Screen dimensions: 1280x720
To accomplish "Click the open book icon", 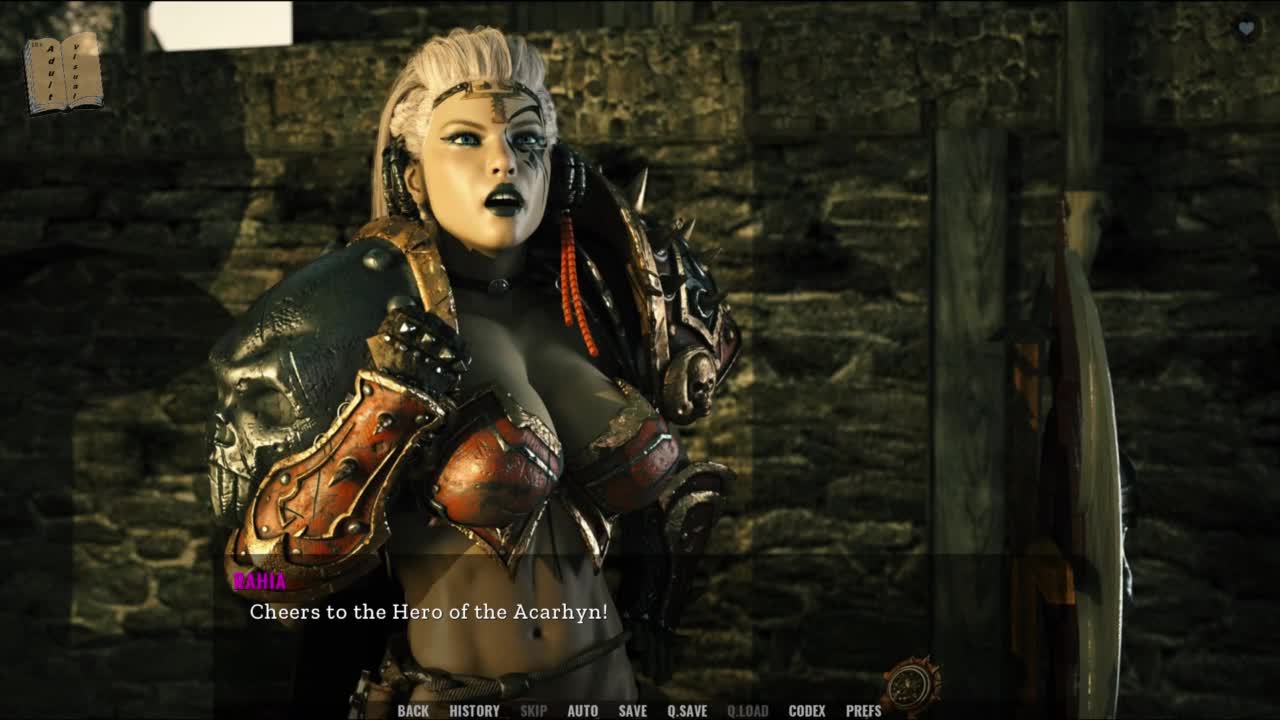I will [63, 73].
